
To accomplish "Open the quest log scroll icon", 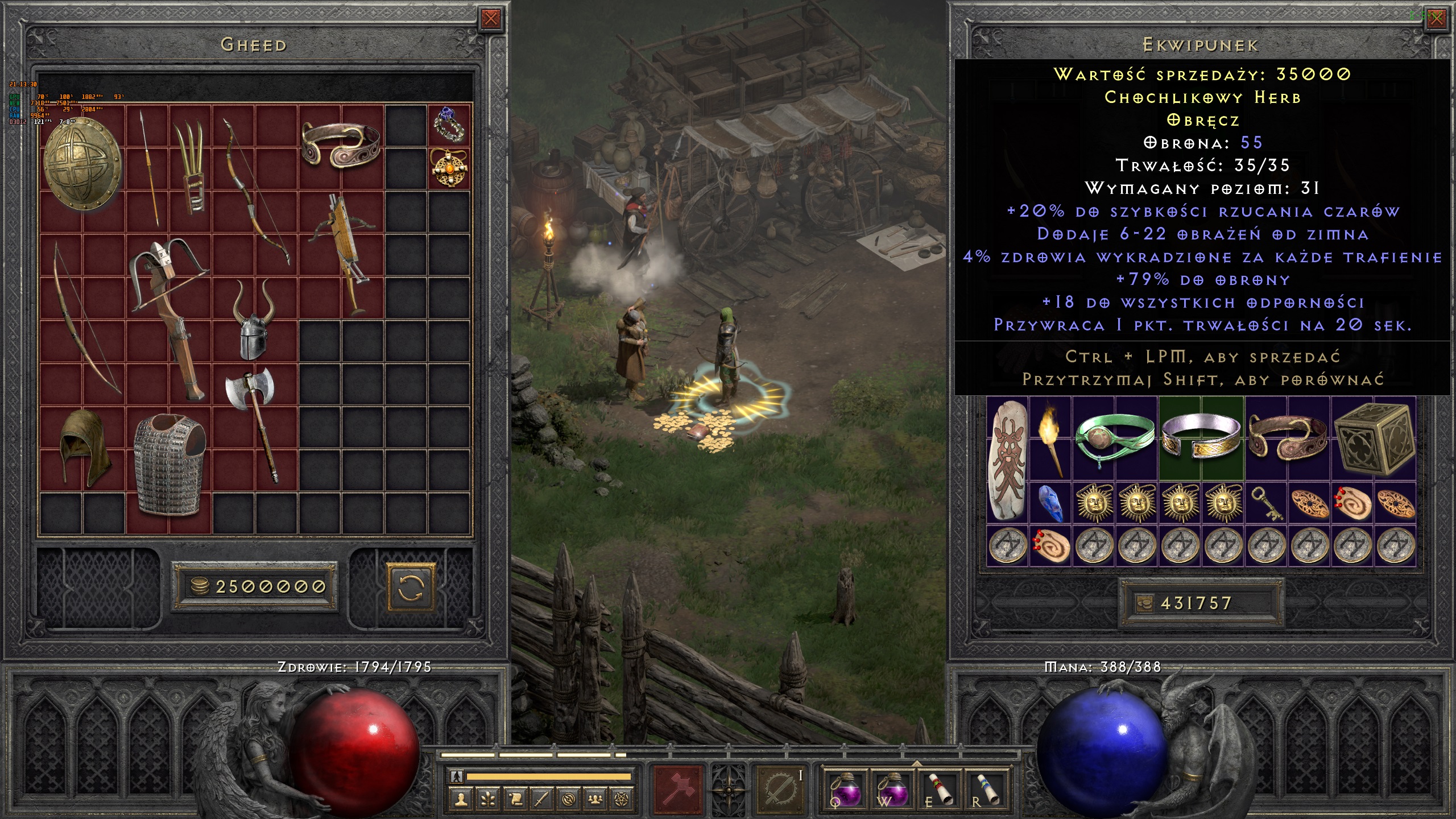I will coord(514,799).
